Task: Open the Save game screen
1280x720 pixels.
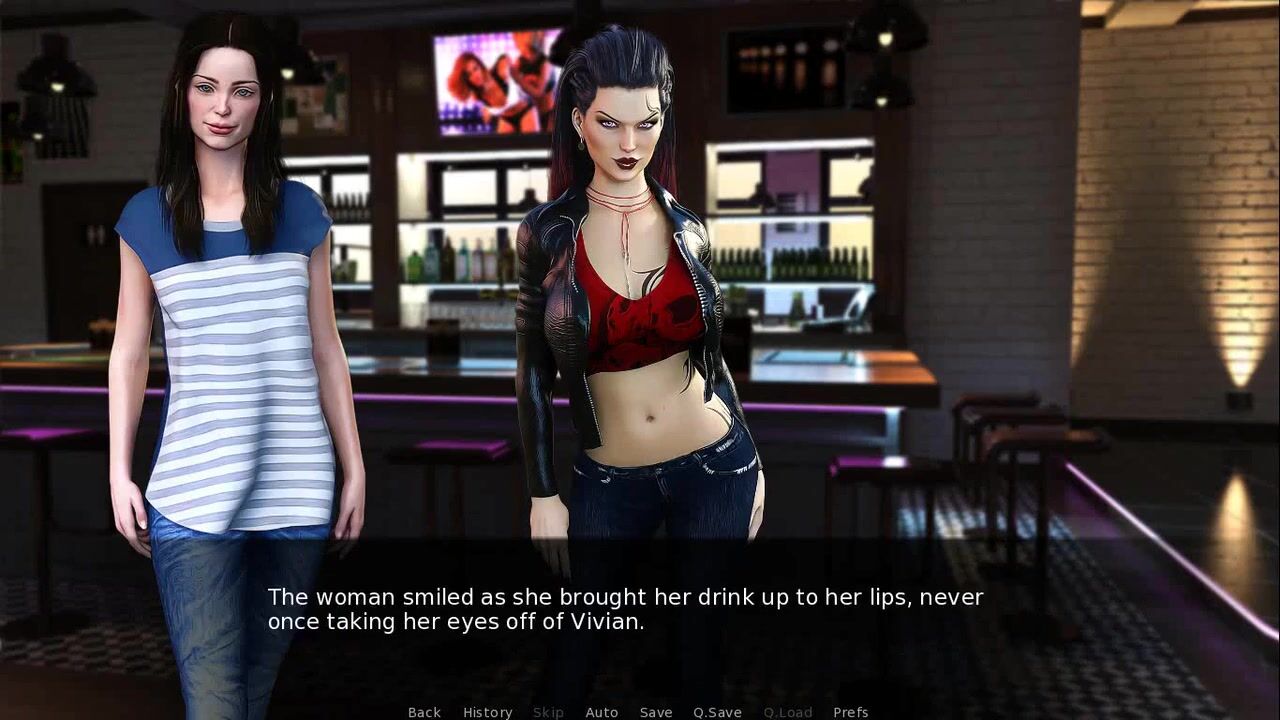Action: point(656,712)
